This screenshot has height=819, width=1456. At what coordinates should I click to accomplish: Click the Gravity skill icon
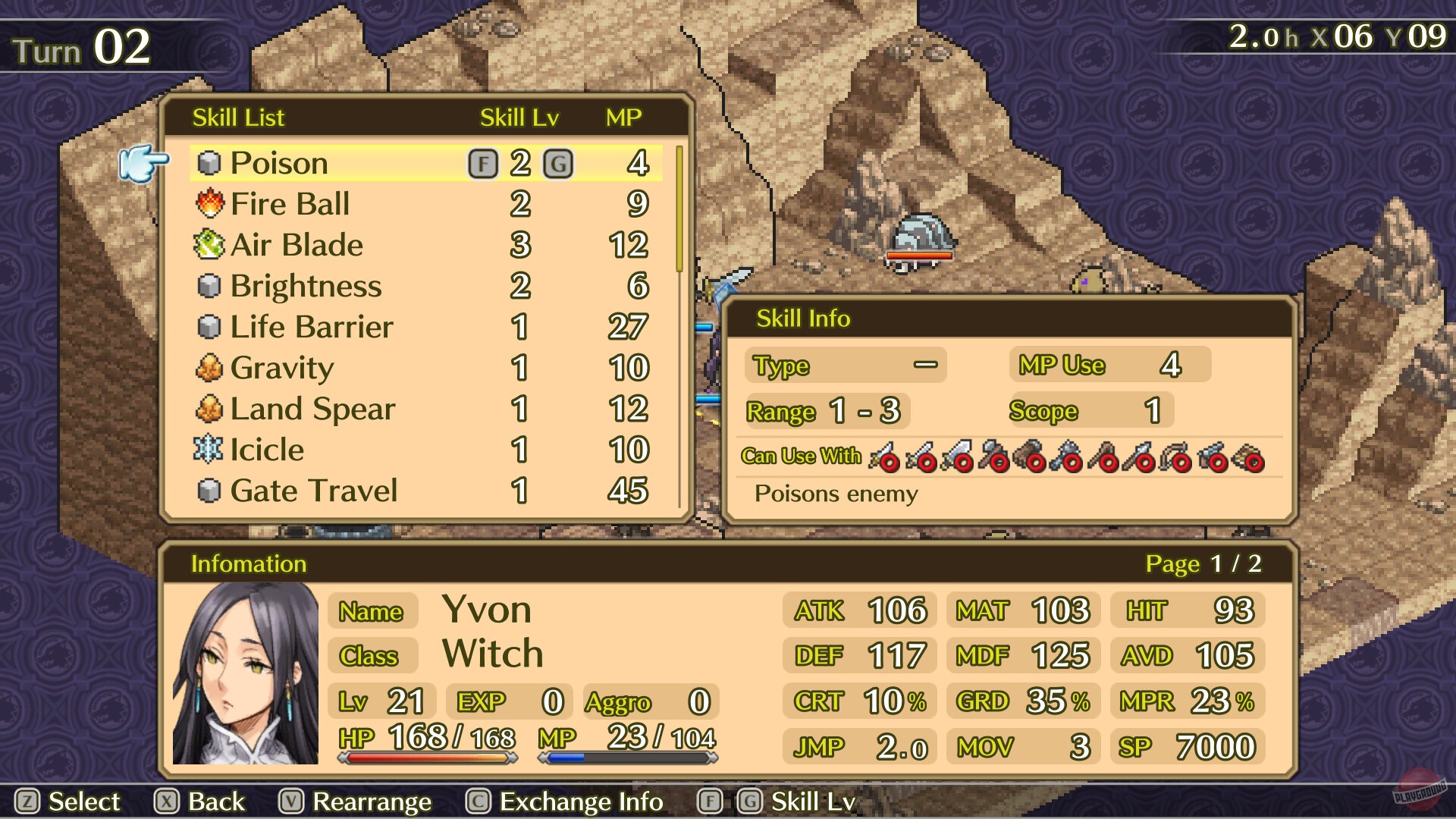(x=208, y=367)
